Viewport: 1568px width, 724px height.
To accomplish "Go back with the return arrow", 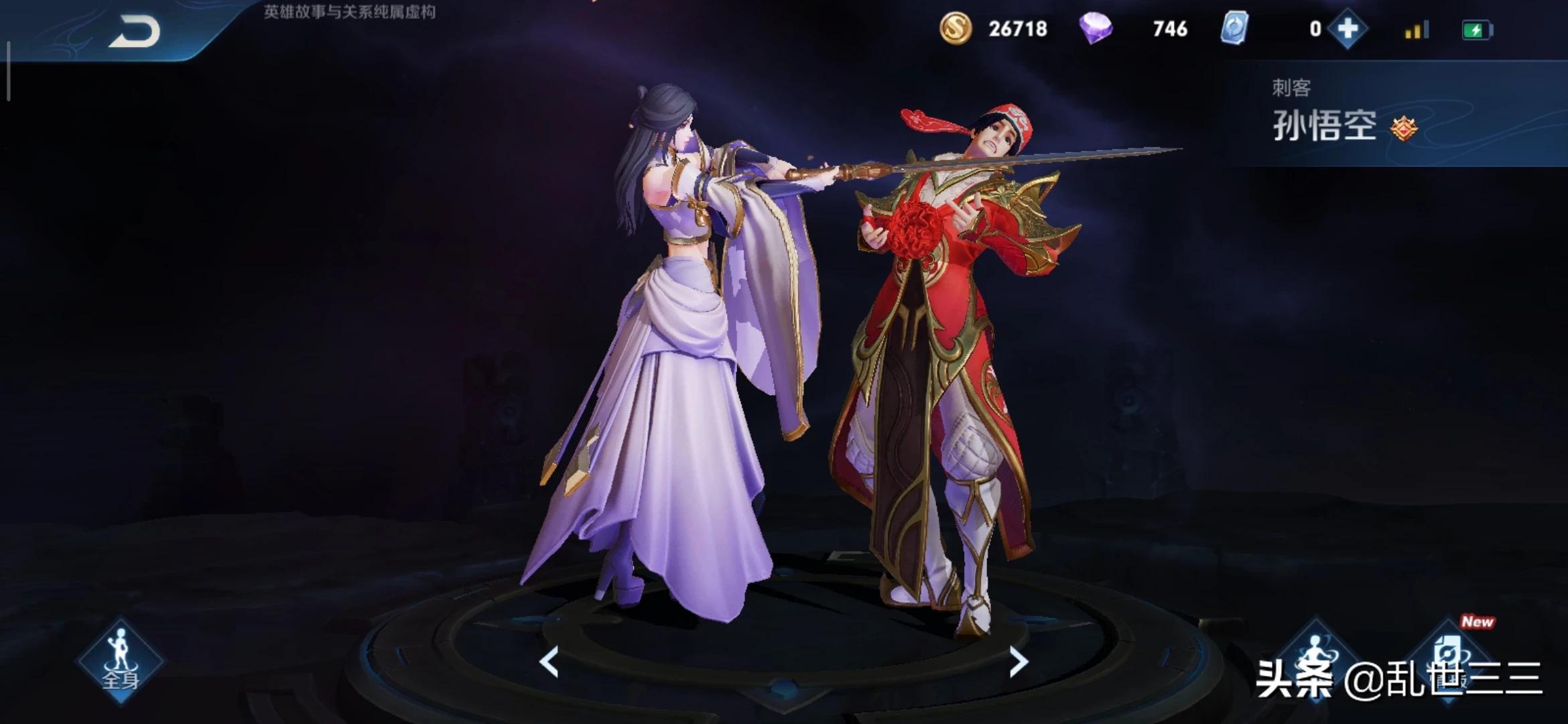I will pyautogui.click(x=135, y=32).
